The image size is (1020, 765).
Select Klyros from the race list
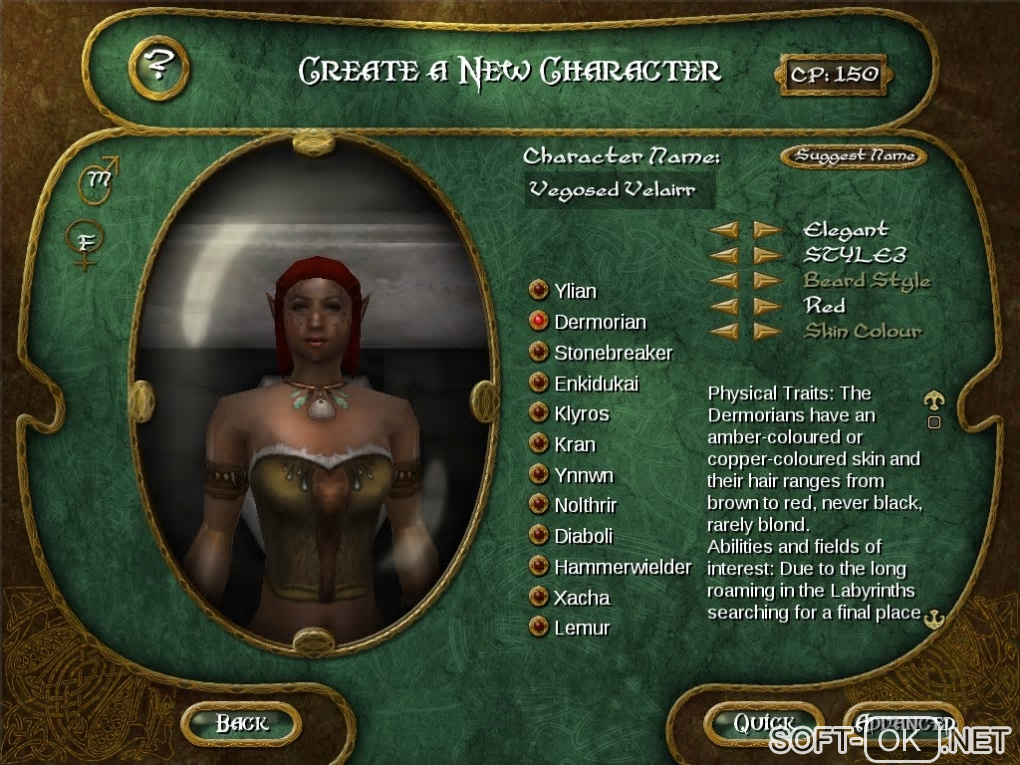[539, 414]
